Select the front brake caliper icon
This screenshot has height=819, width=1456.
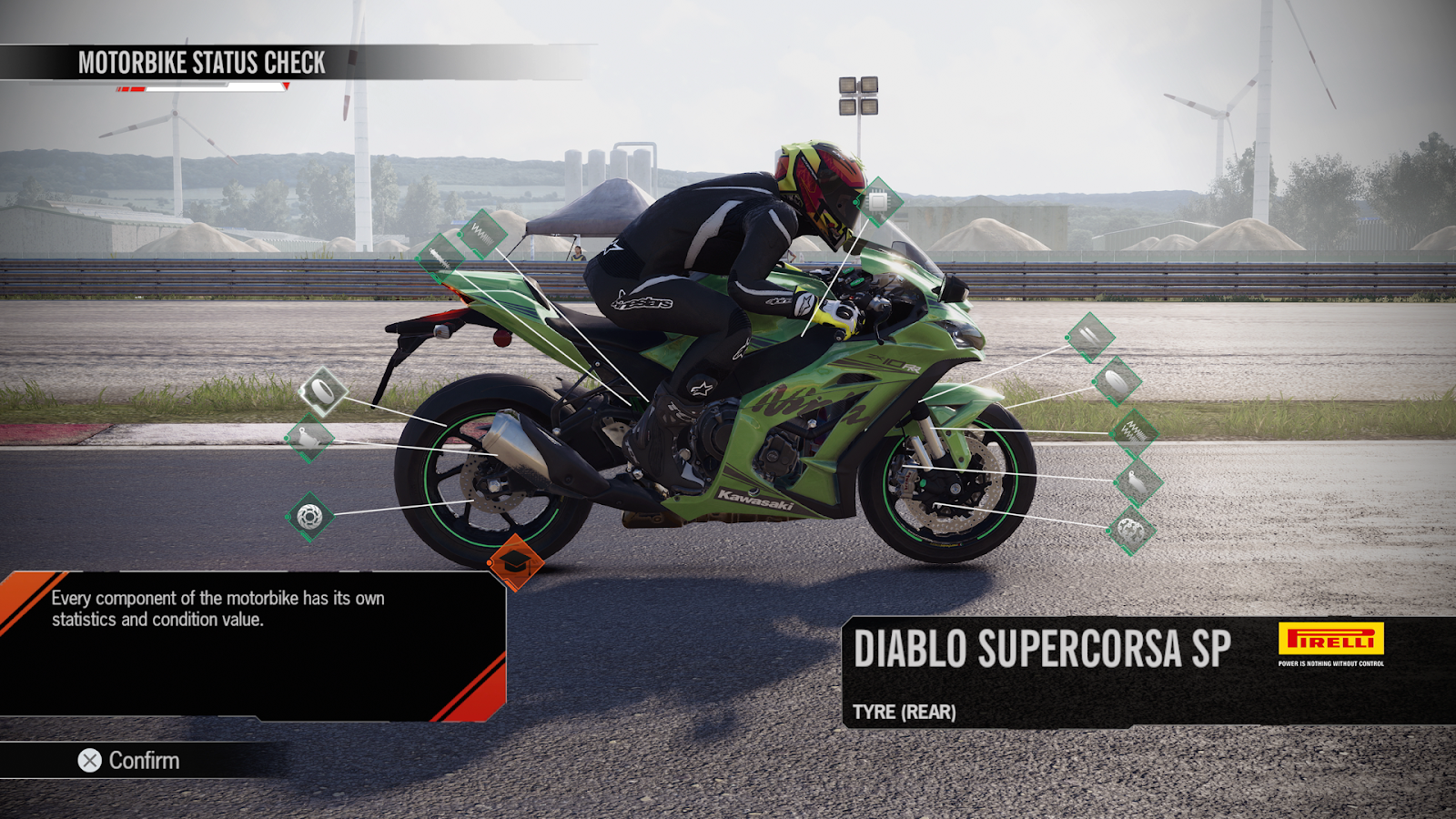(x=1137, y=481)
